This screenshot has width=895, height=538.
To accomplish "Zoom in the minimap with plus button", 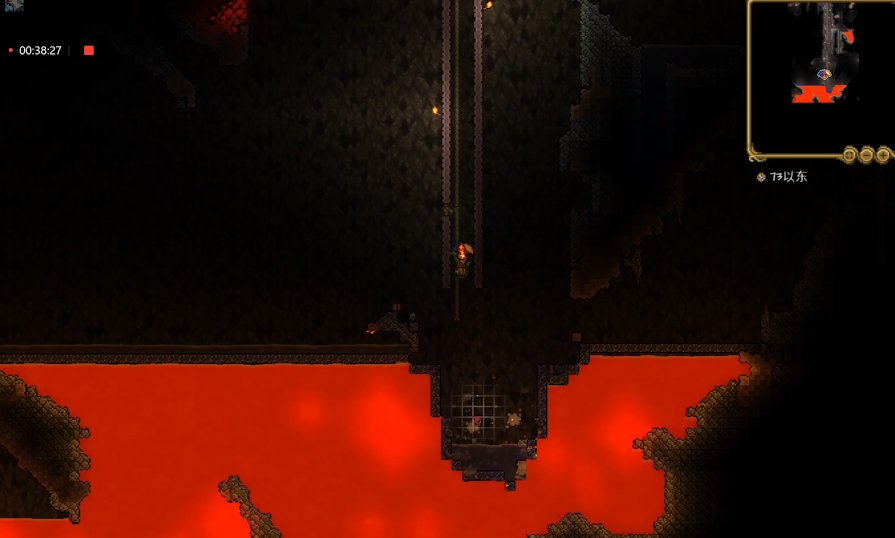I will pos(883,155).
